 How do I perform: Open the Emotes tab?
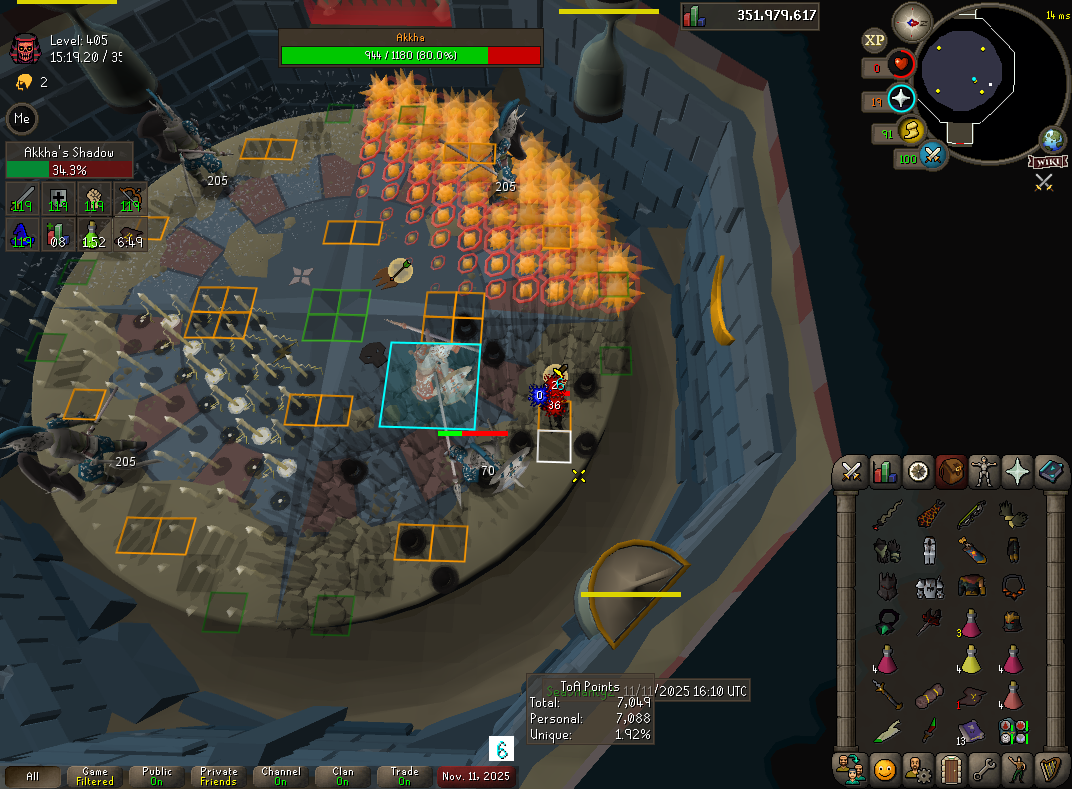coord(1016,770)
